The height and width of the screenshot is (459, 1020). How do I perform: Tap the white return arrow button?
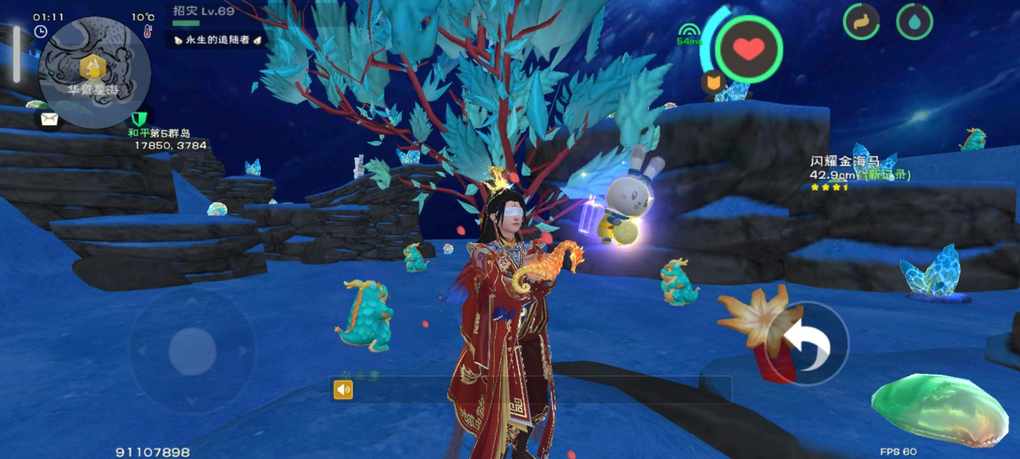(807, 343)
